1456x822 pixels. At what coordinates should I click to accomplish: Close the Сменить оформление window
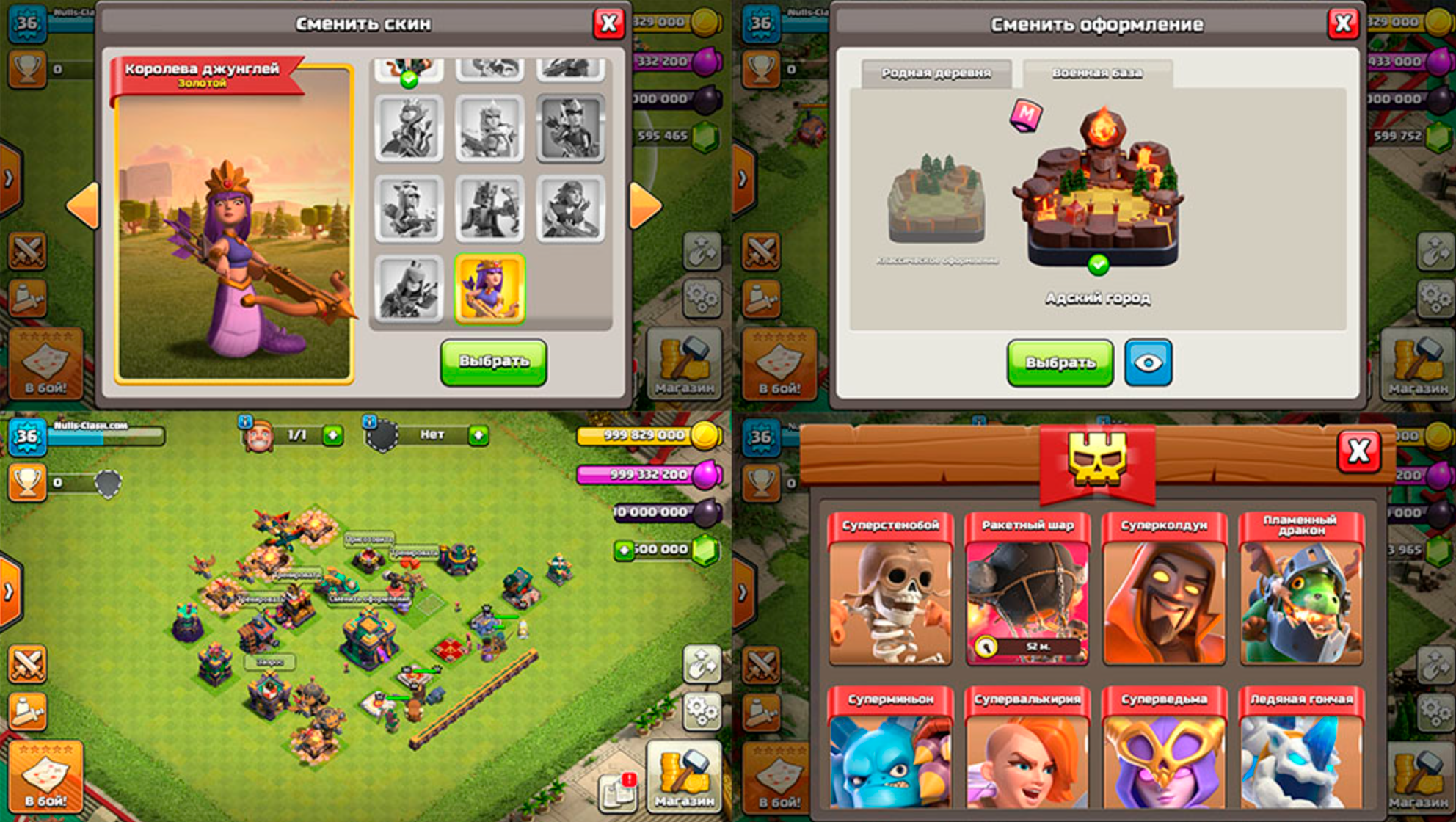pos(1343,24)
